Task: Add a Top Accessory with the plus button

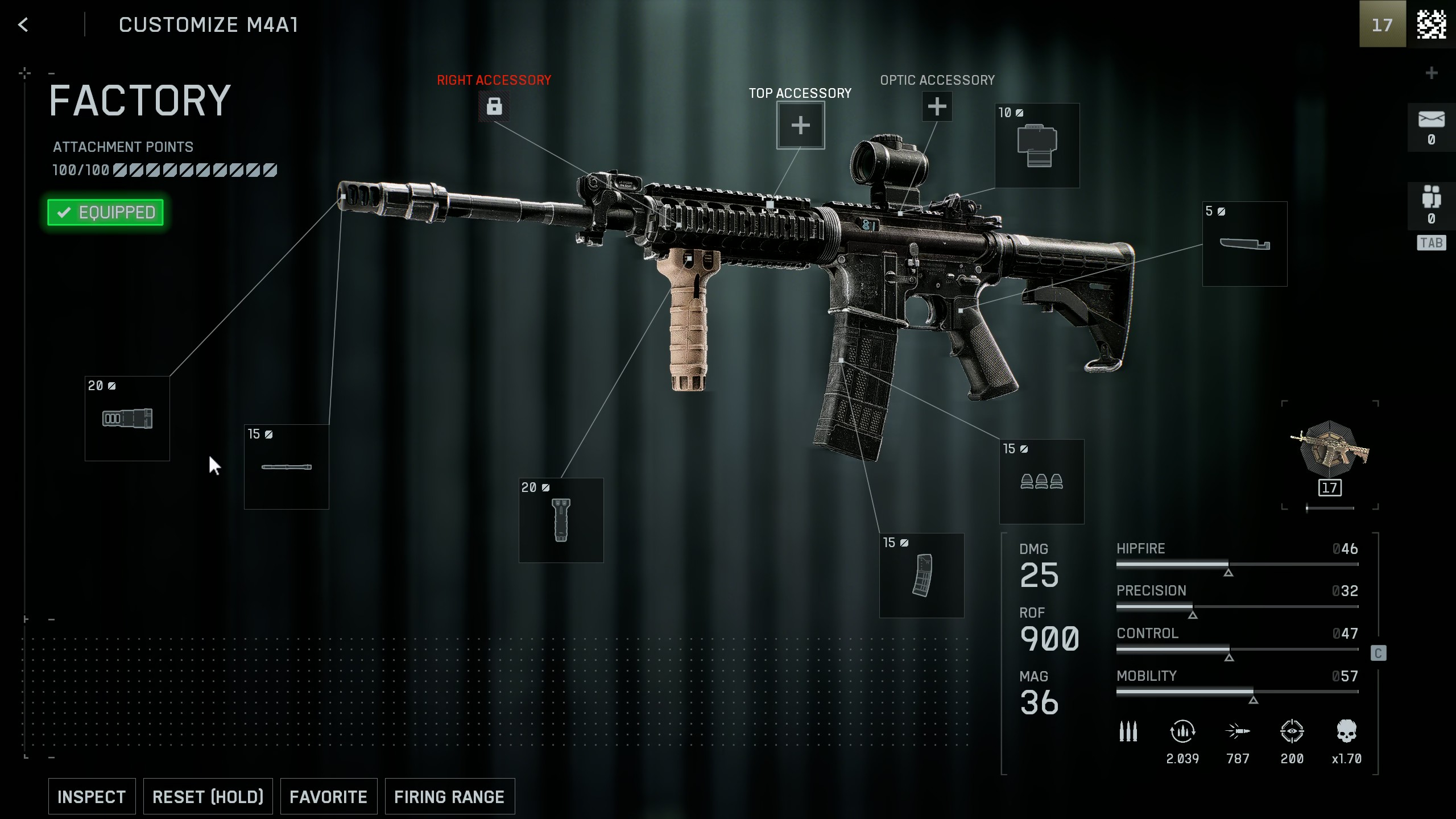Action: [x=800, y=125]
